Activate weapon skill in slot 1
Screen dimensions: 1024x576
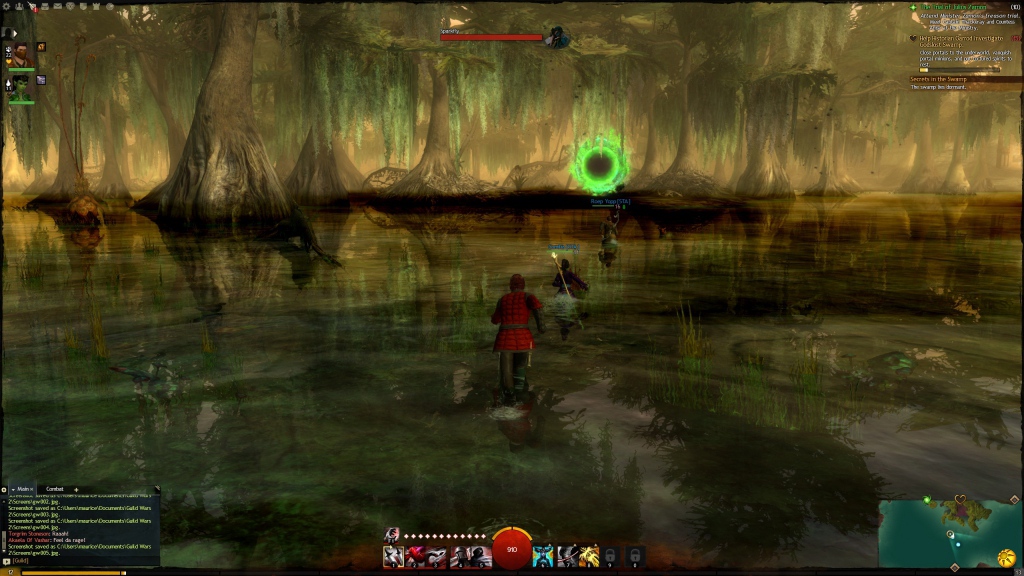394,556
